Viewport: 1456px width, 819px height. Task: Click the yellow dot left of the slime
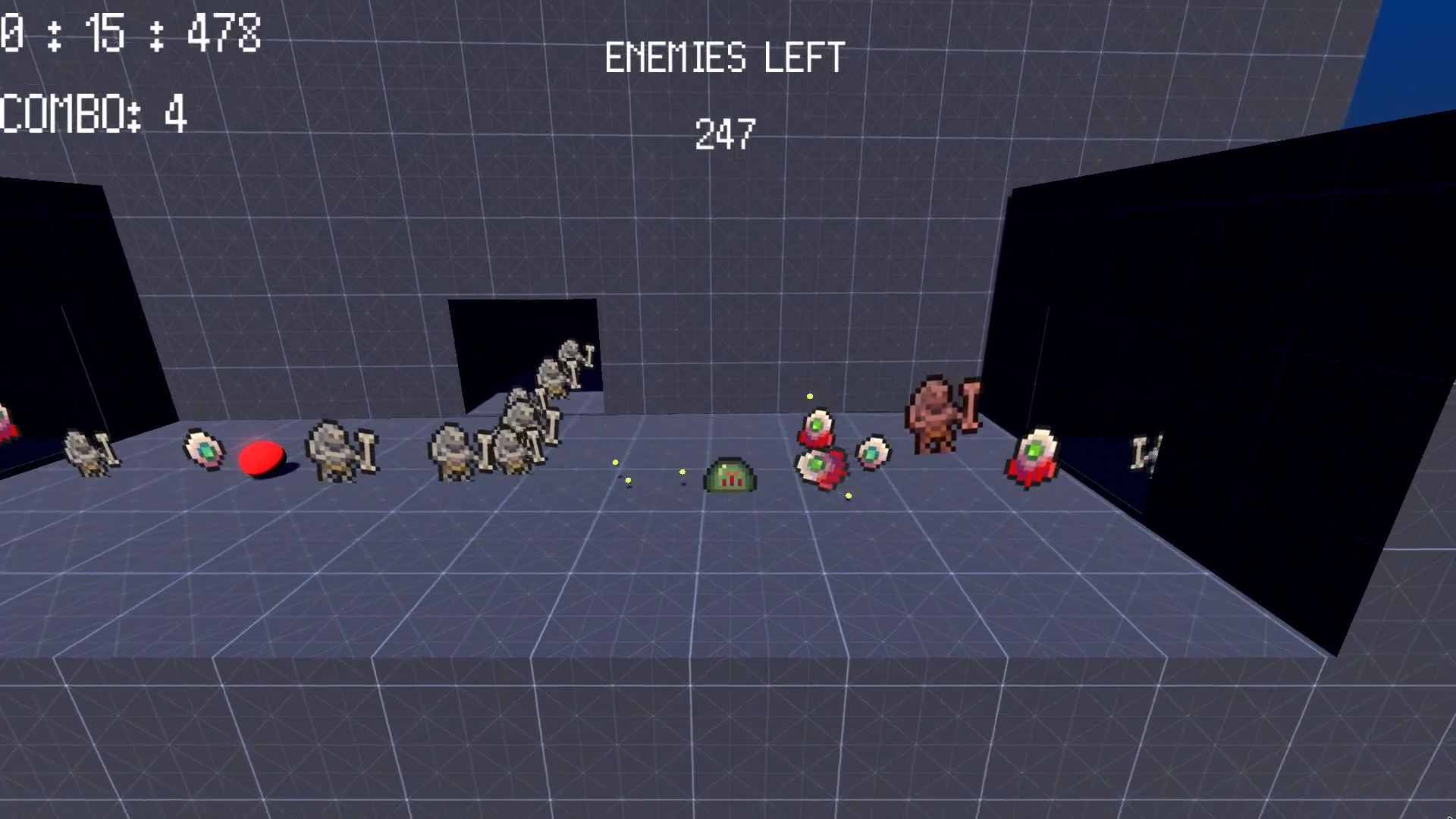(x=683, y=472)
